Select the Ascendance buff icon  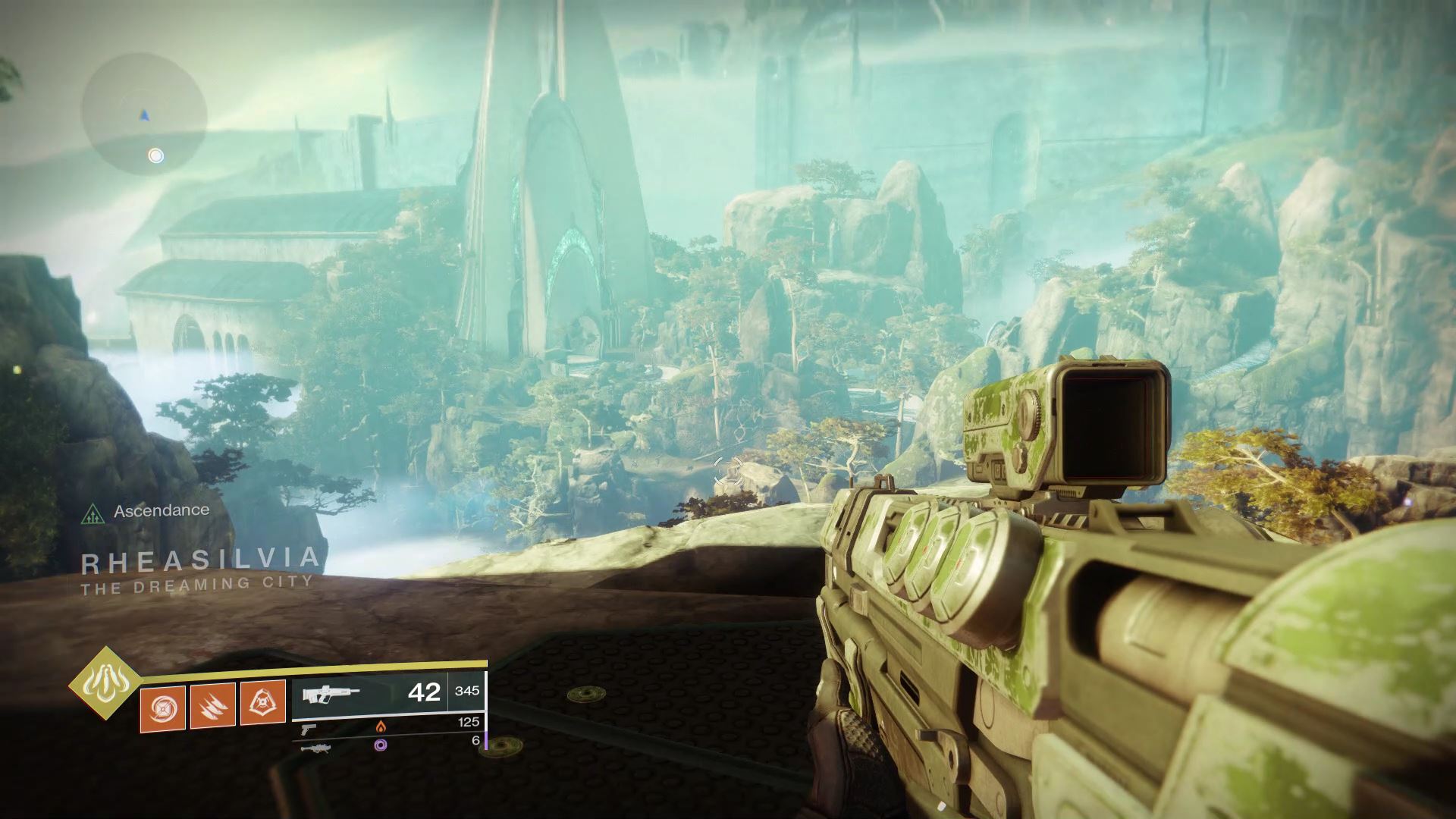pyautogui.click(x=93, y=513)
